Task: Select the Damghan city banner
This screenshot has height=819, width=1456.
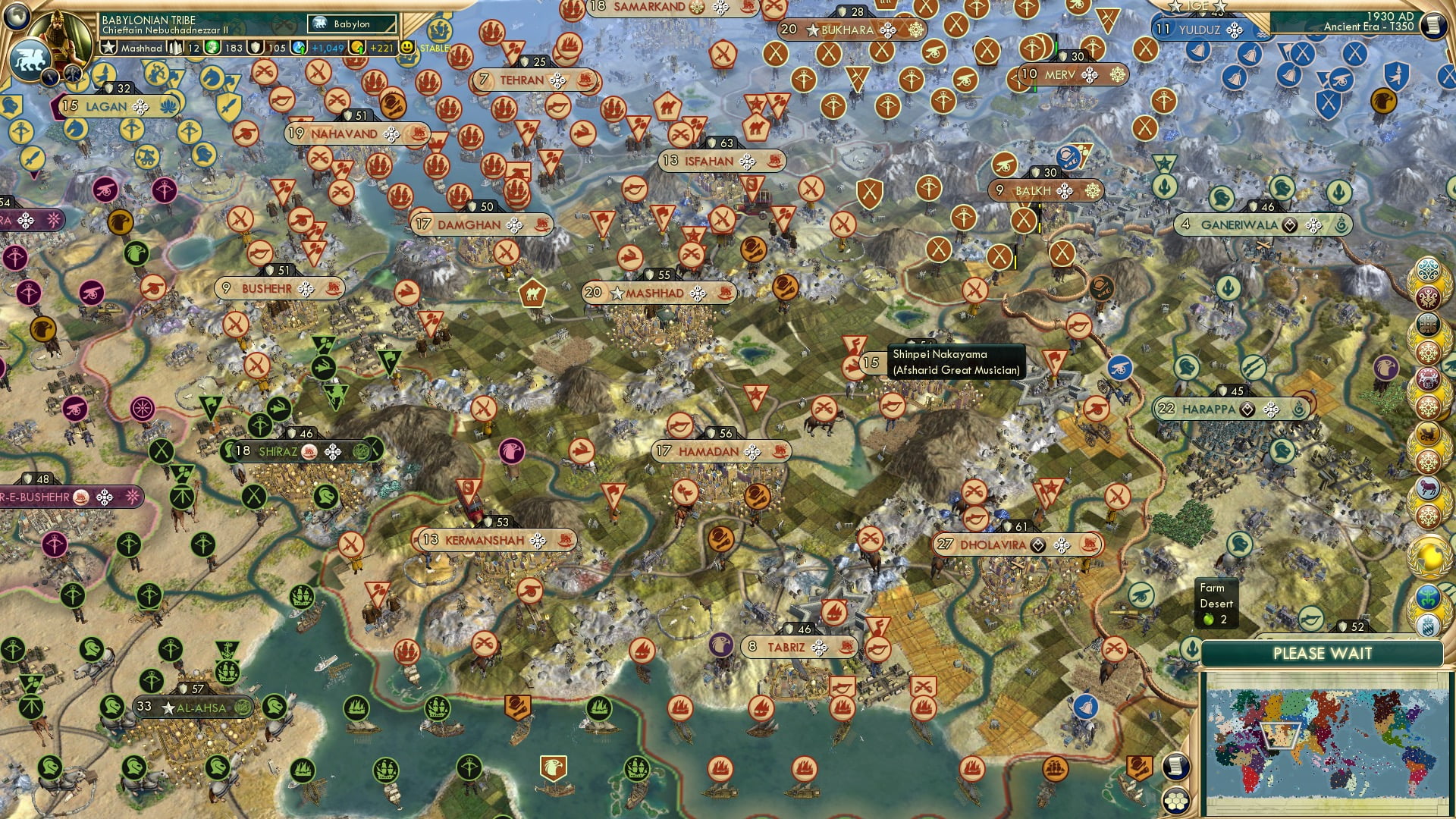Action: coord(469,225)
